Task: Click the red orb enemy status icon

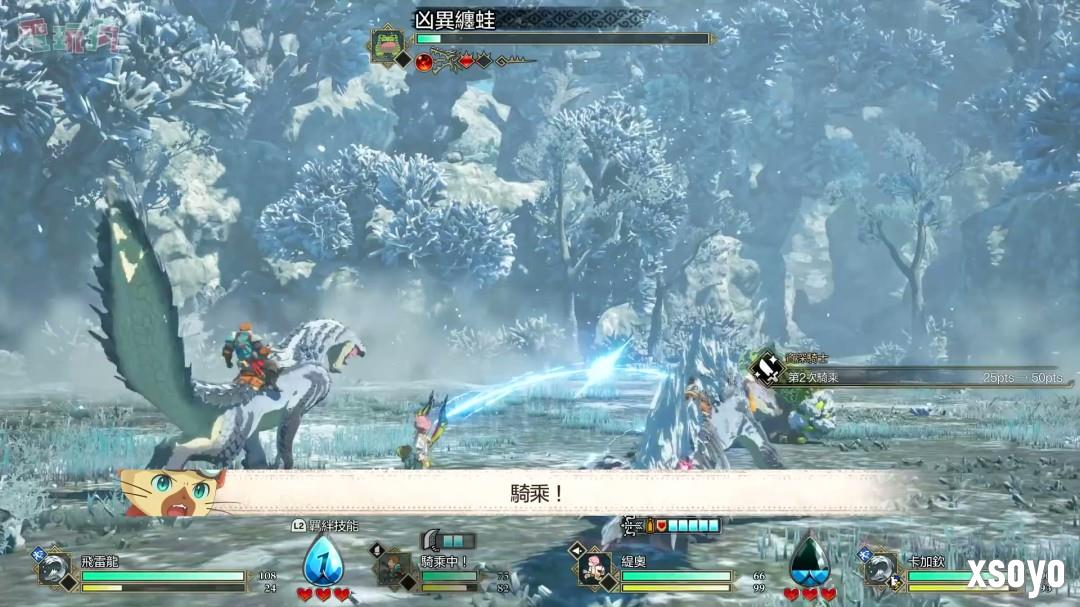Action: [x=424, y=62]
